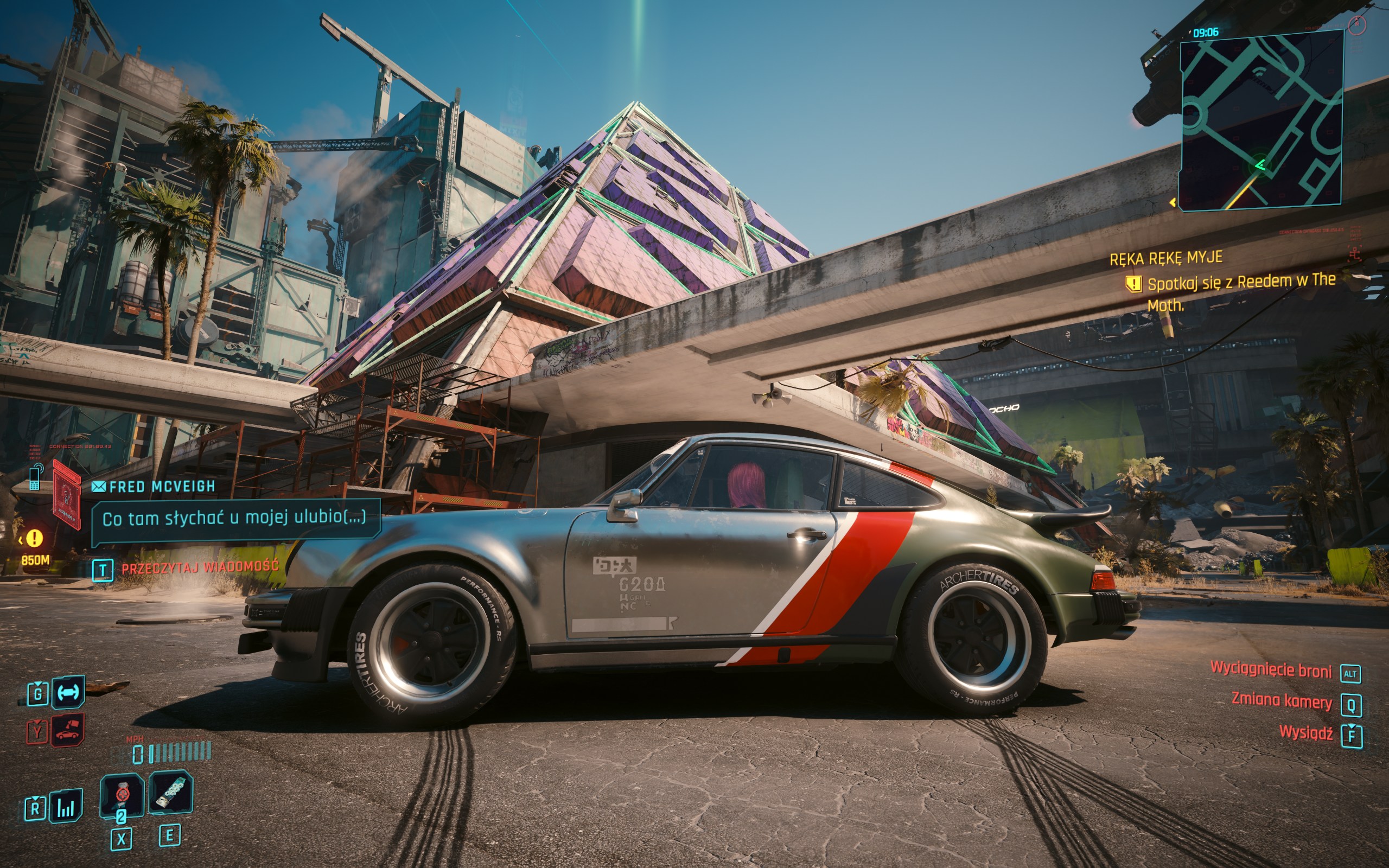
Task: Choose the 'Wyciągnięcie broni' weapon label
Action: click(x=1270, y=669)
